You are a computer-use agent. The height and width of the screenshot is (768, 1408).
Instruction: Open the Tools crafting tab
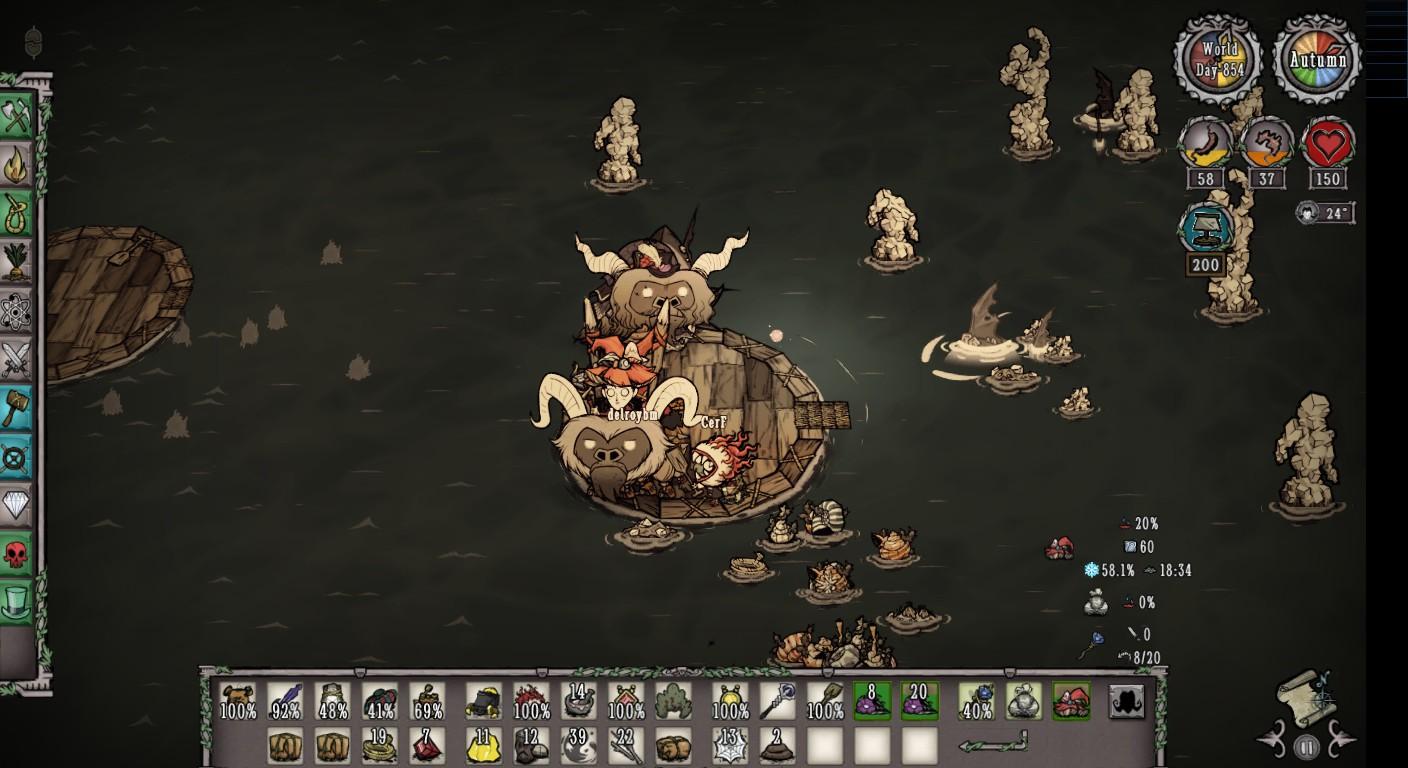tap(17, 116)
